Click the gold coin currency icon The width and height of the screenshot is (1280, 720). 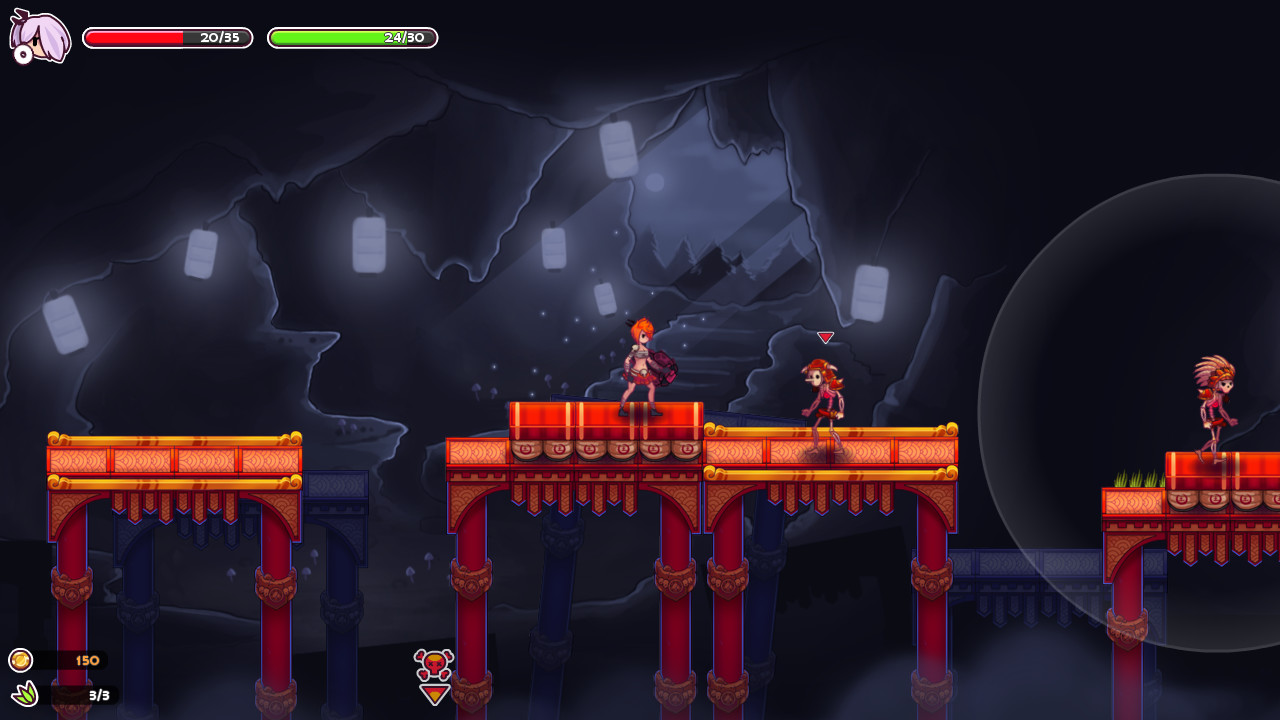[22, 660]
